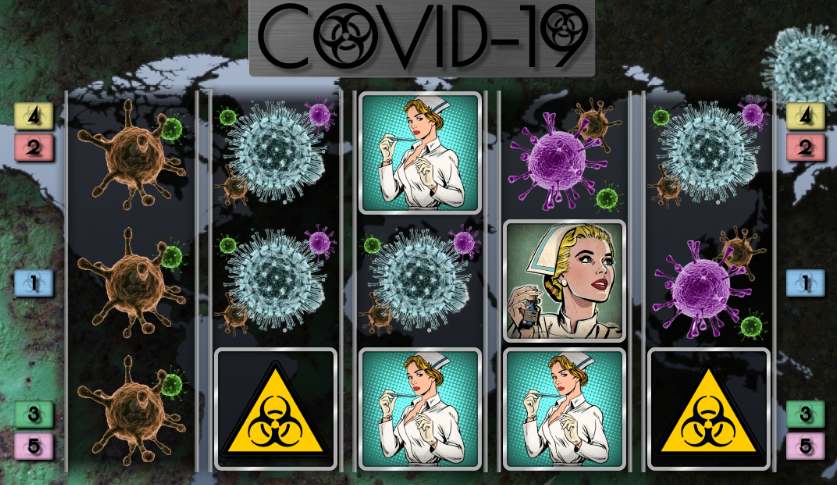Select yellow payline 4 marker on the right edge
This screenshot has width=837, height=485.
pos(804,116)
